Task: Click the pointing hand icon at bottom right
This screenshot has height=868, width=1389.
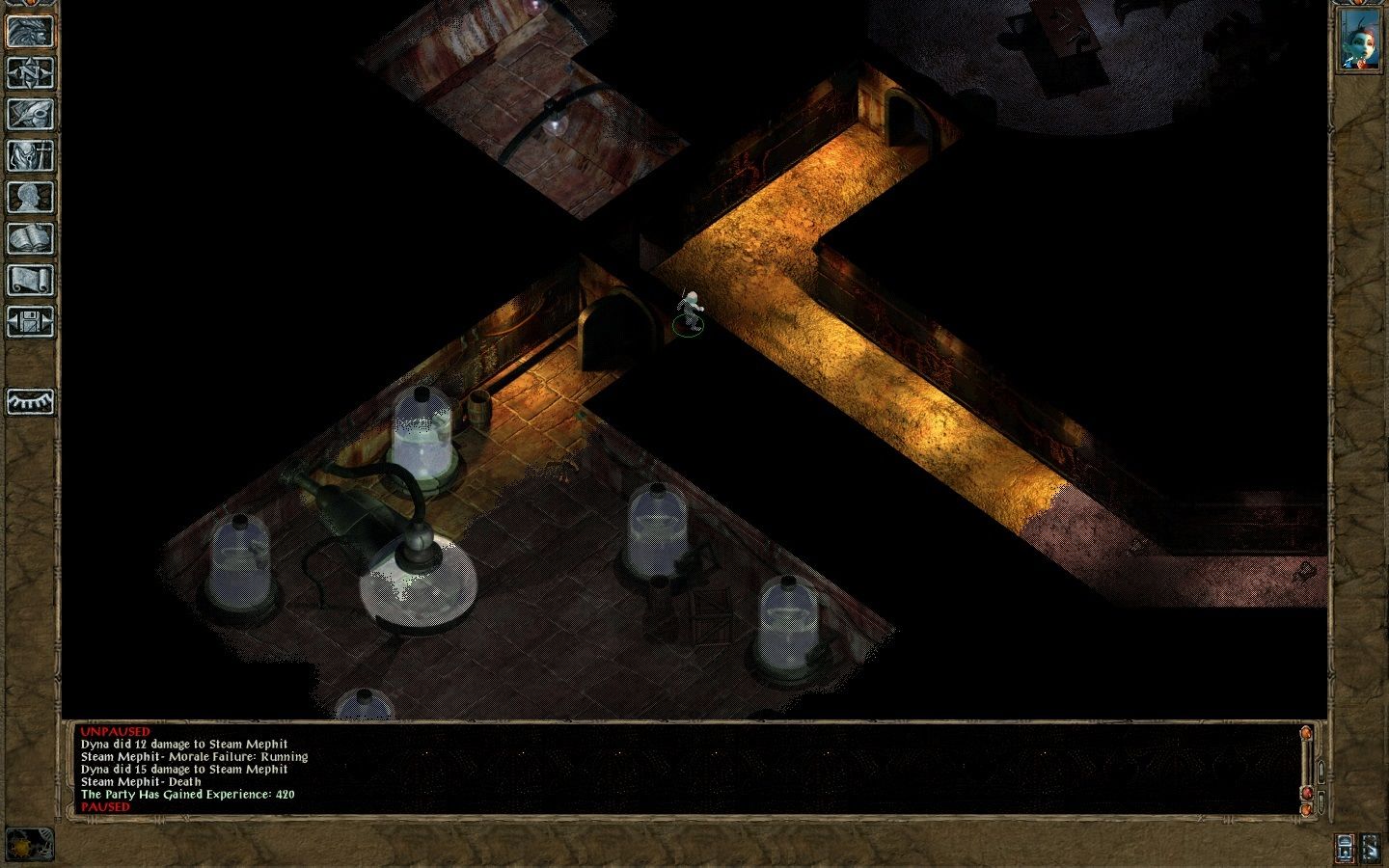Action: 1372,848
